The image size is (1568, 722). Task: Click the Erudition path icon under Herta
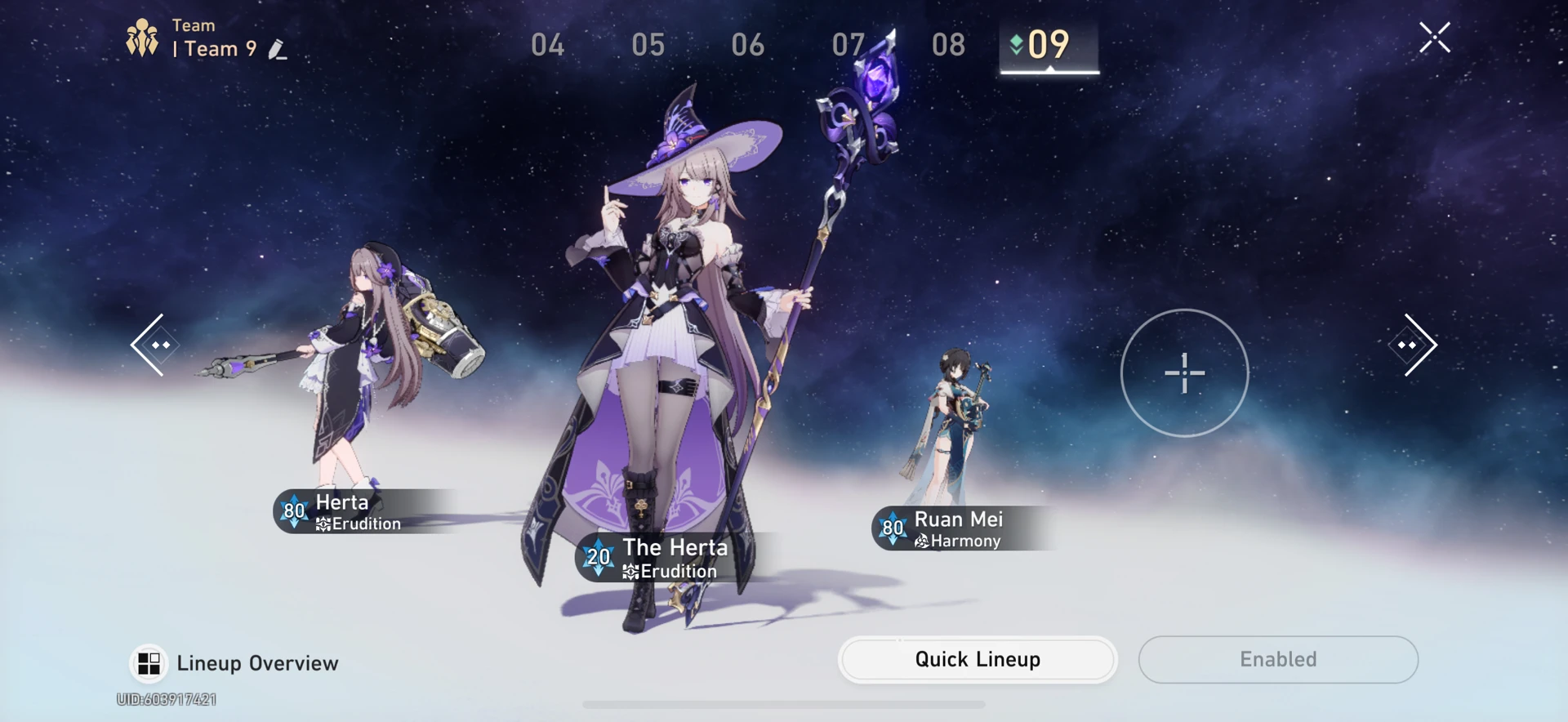coord(324,524)
